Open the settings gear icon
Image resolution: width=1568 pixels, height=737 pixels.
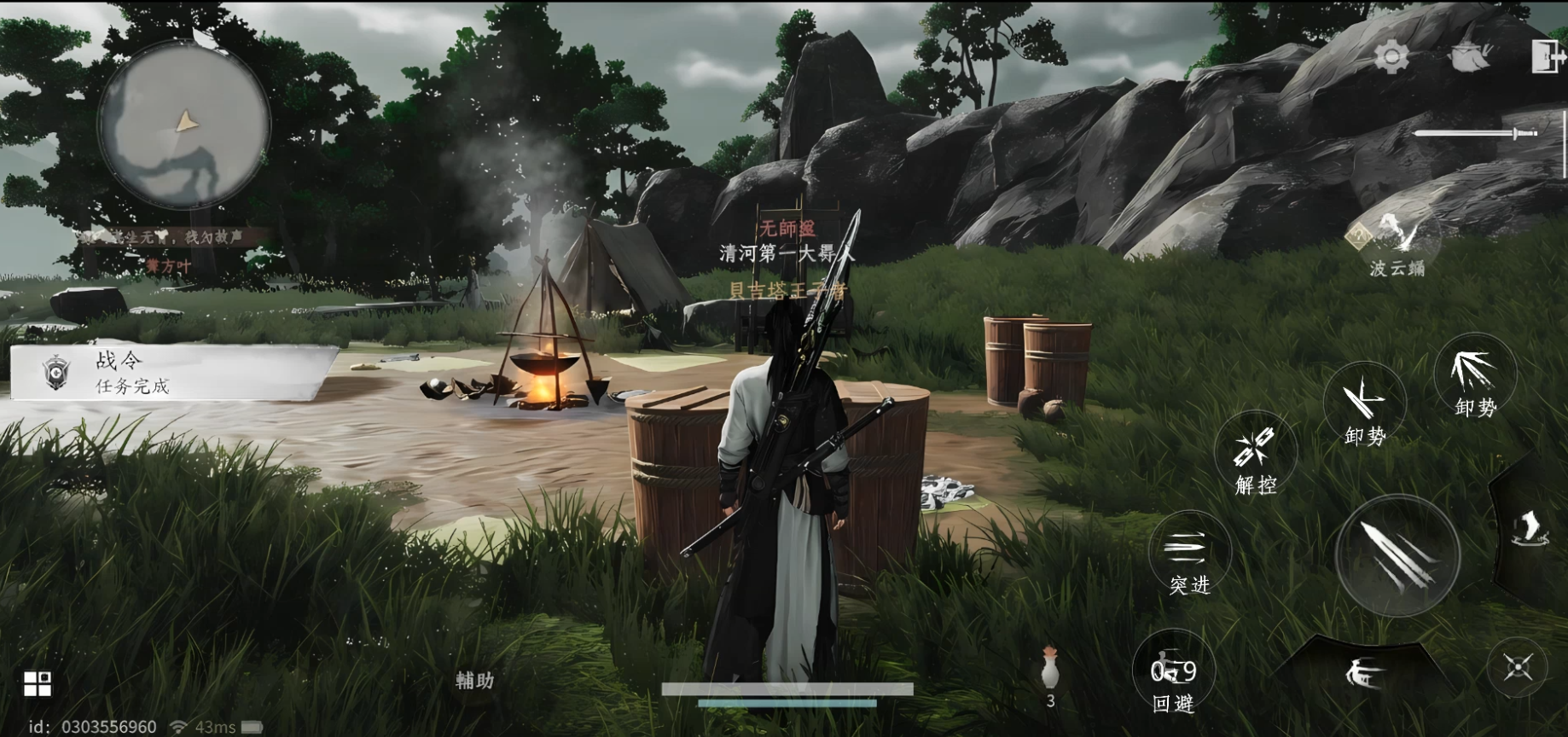[1391, 58]
